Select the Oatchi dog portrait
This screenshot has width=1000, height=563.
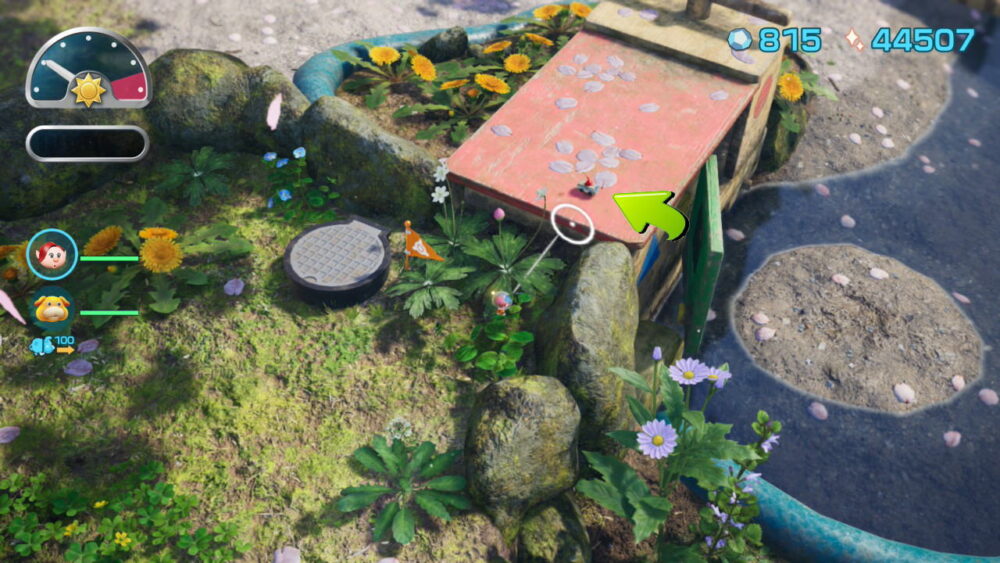[x=52, y=309]
